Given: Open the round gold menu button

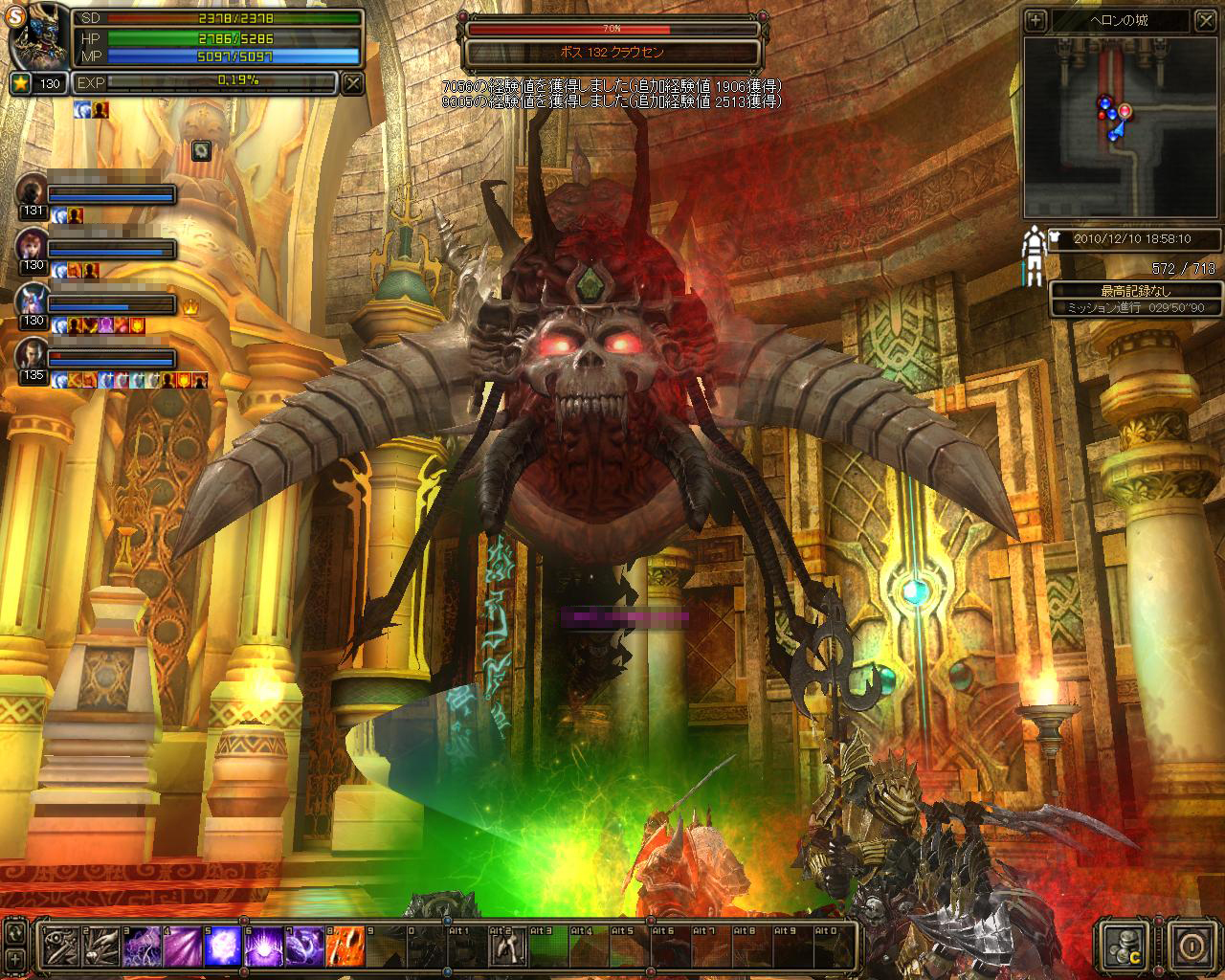Looking at the screenshot, I should pos(1192,947).
